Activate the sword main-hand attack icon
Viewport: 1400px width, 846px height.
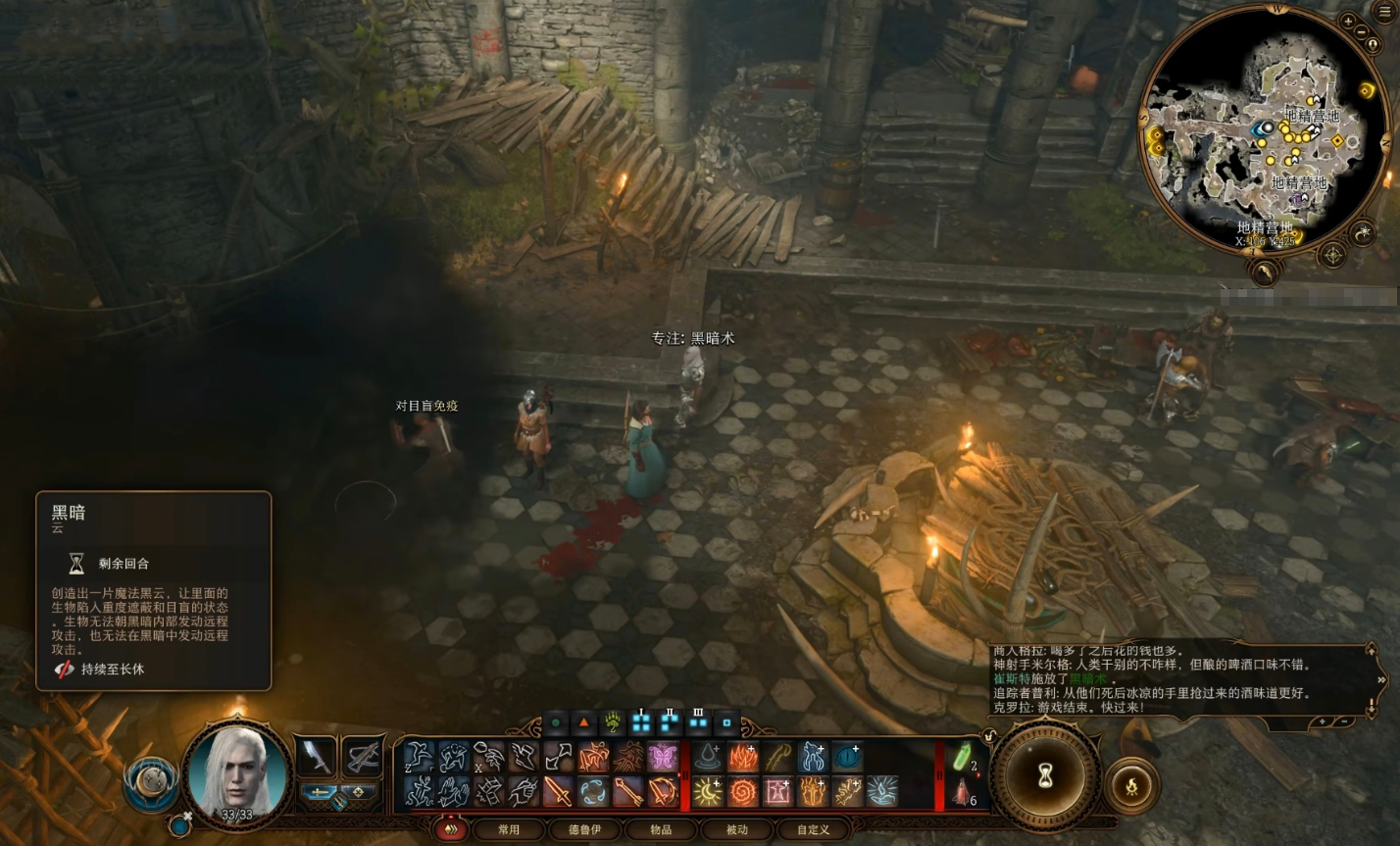pos(558,791)
